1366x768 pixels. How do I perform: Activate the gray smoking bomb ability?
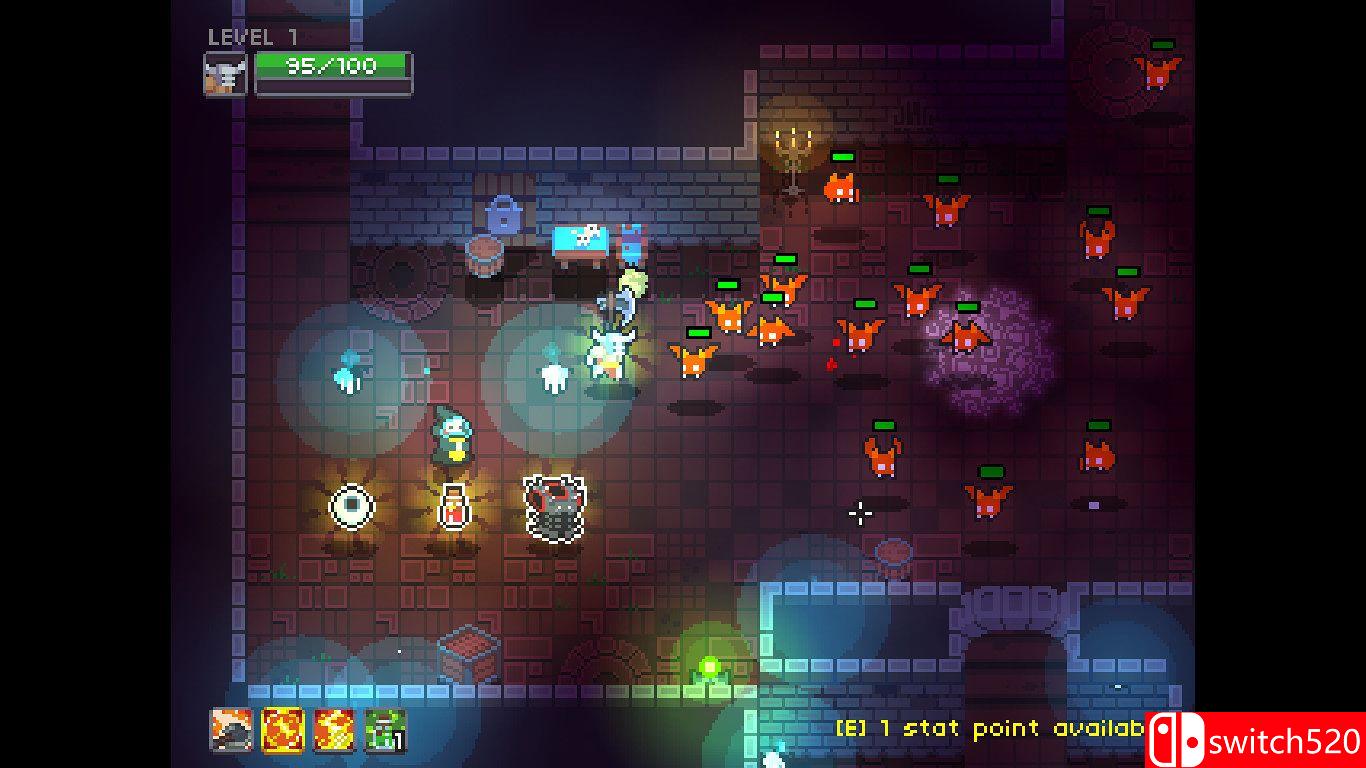tap(231, 730)
